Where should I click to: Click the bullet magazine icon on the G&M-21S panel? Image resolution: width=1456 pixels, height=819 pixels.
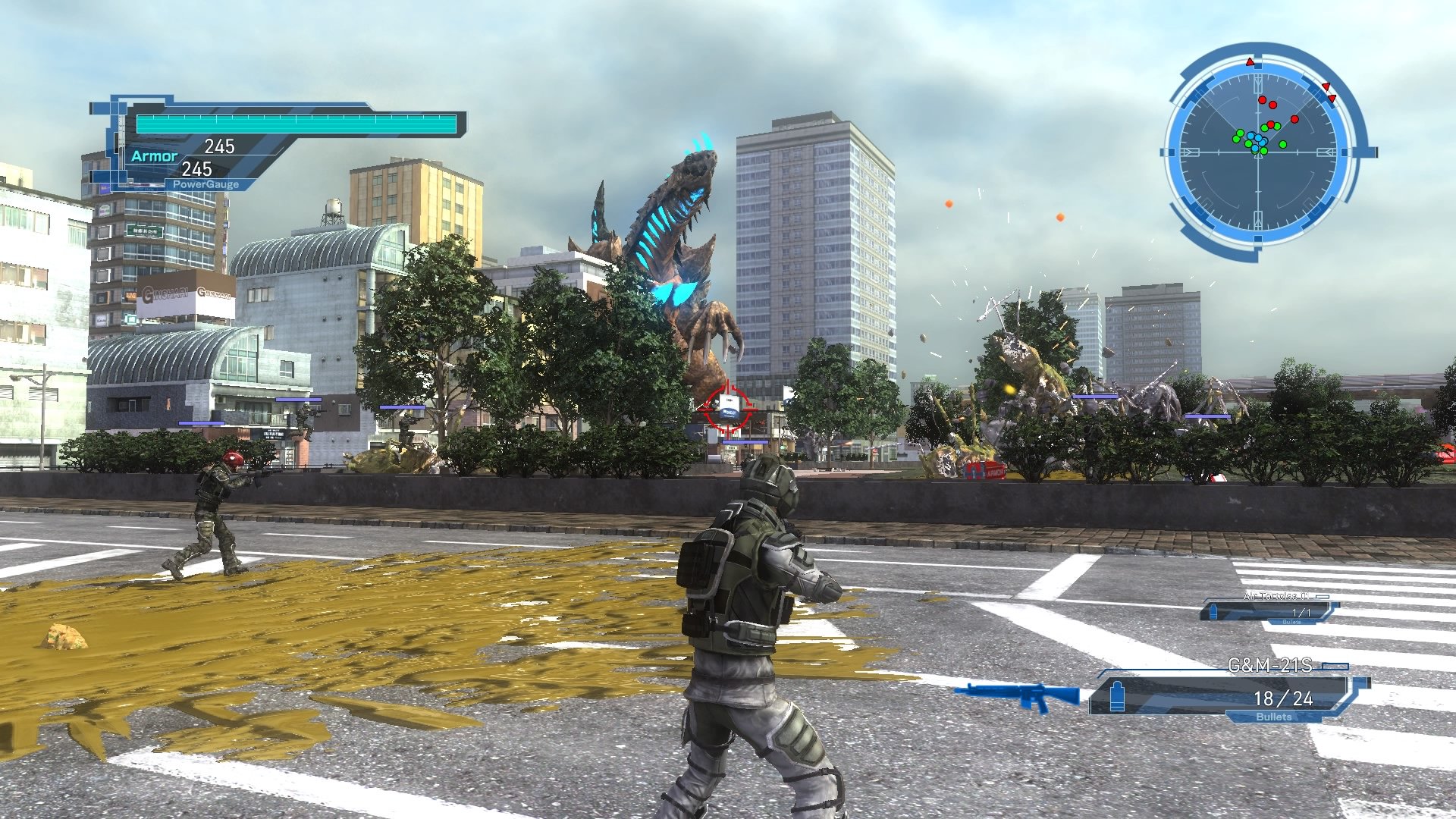(x=1117, y=697)
